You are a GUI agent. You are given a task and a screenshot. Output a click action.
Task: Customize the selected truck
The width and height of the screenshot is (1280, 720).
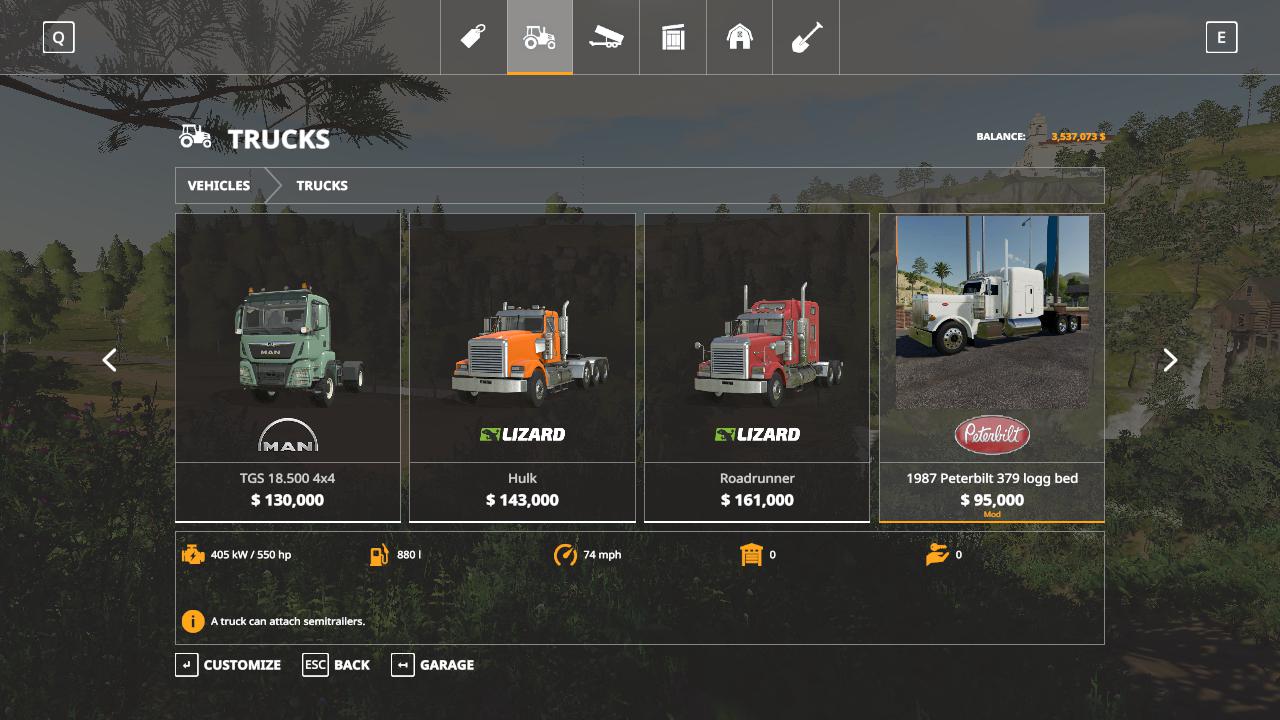(x=229, y=665)
